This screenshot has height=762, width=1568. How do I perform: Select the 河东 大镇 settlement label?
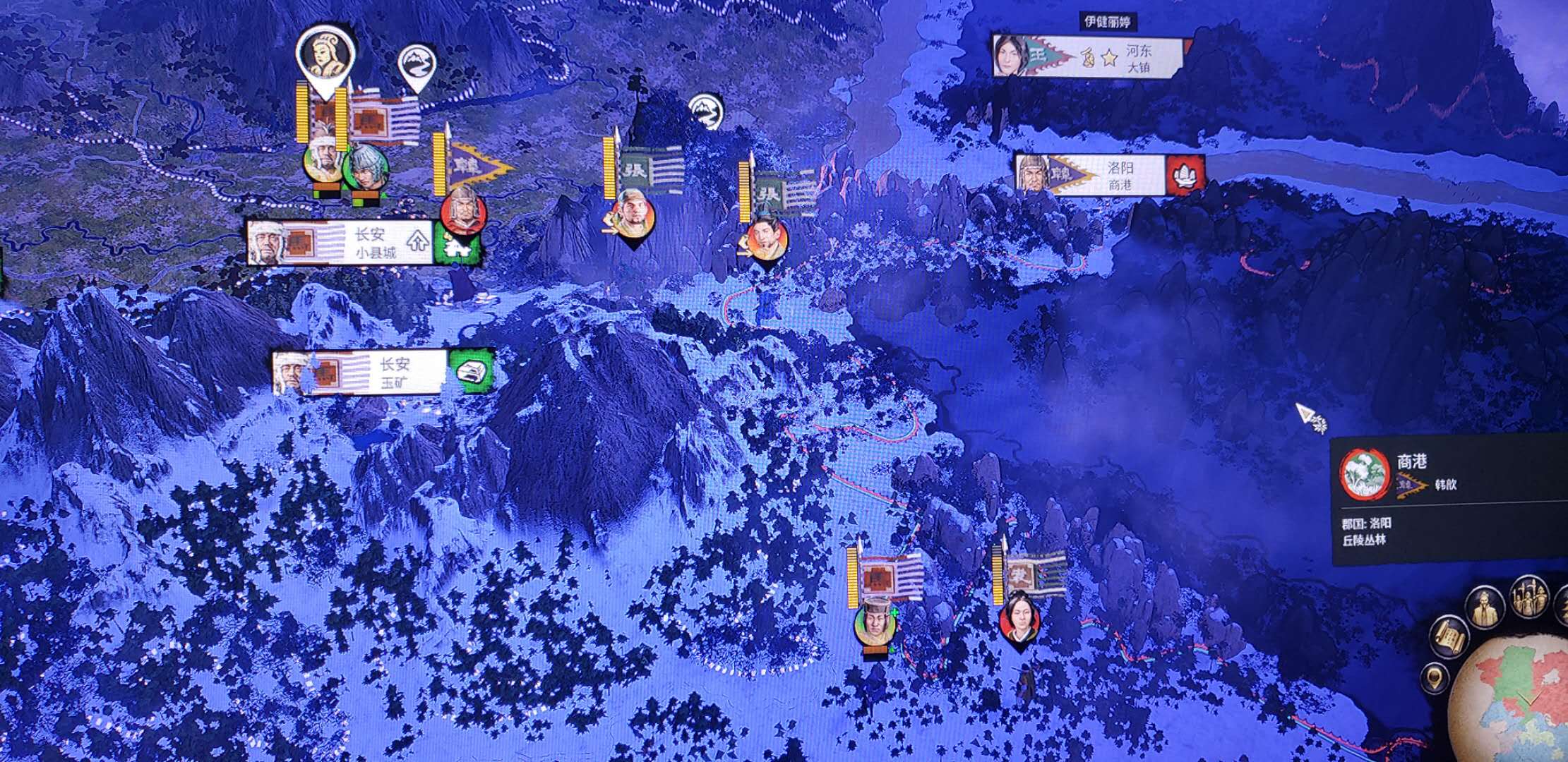(x=1088, y=57)
